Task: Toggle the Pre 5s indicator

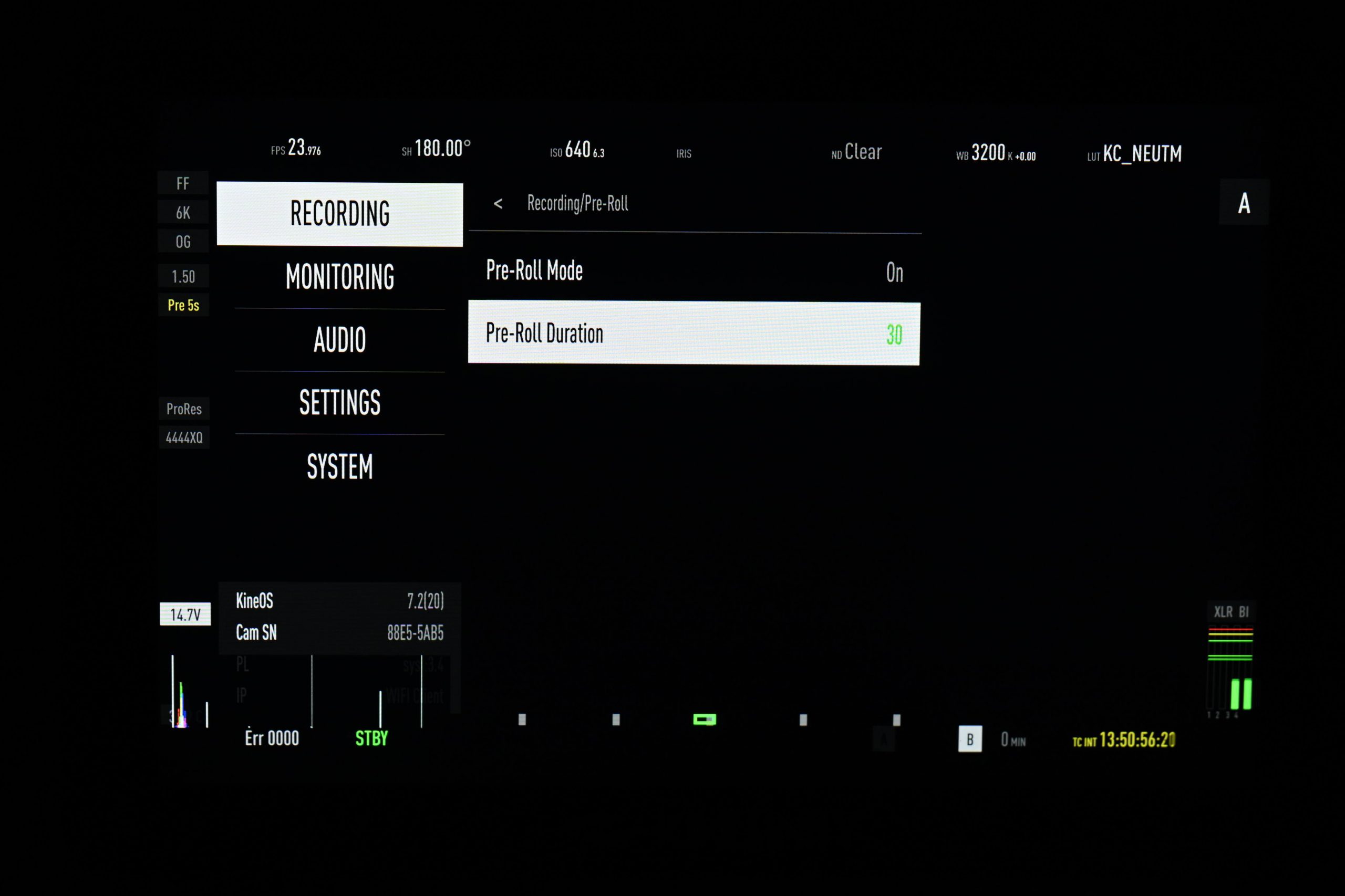Action: click(183, 305)
